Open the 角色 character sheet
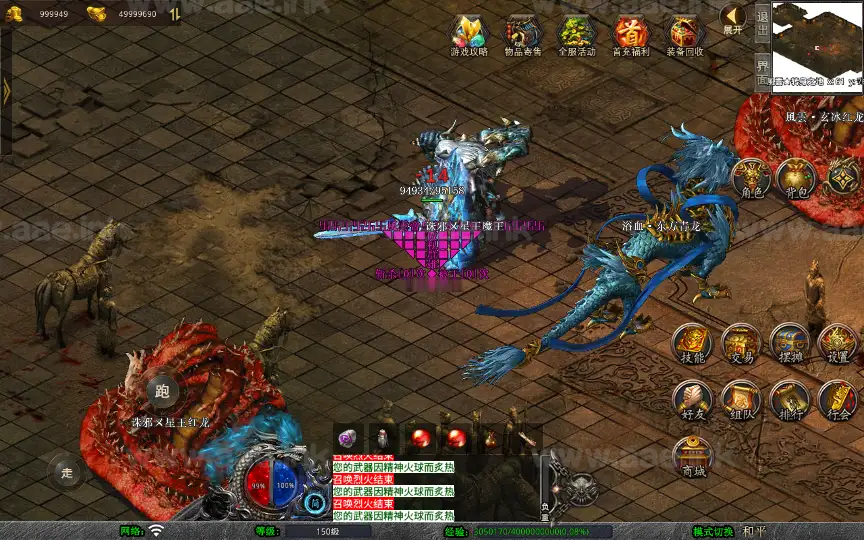Image resolution: width=864 pixels, height=540 pixels. (750, 177)
